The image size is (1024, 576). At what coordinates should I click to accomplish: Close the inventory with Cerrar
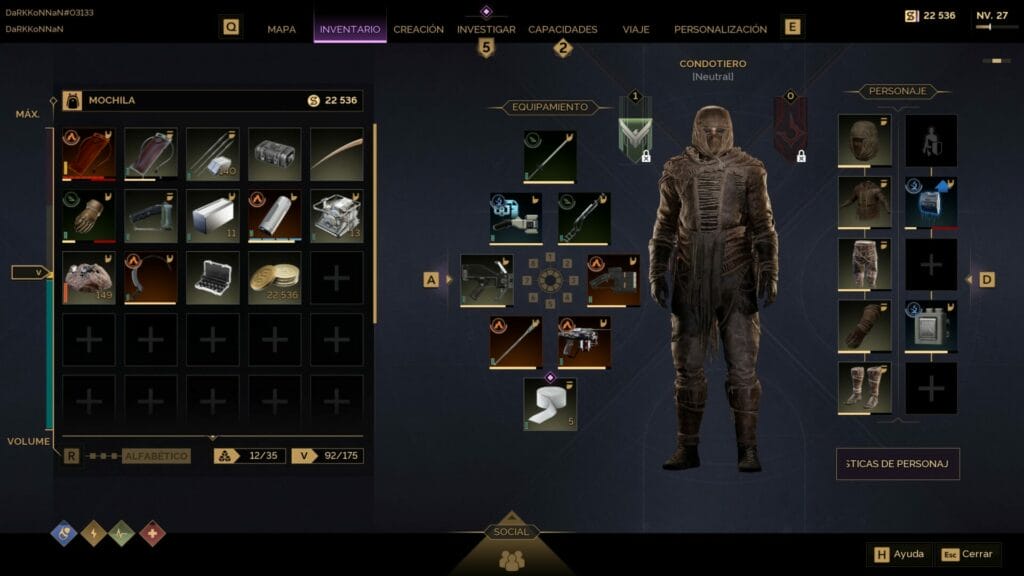[x=967, y=554]
